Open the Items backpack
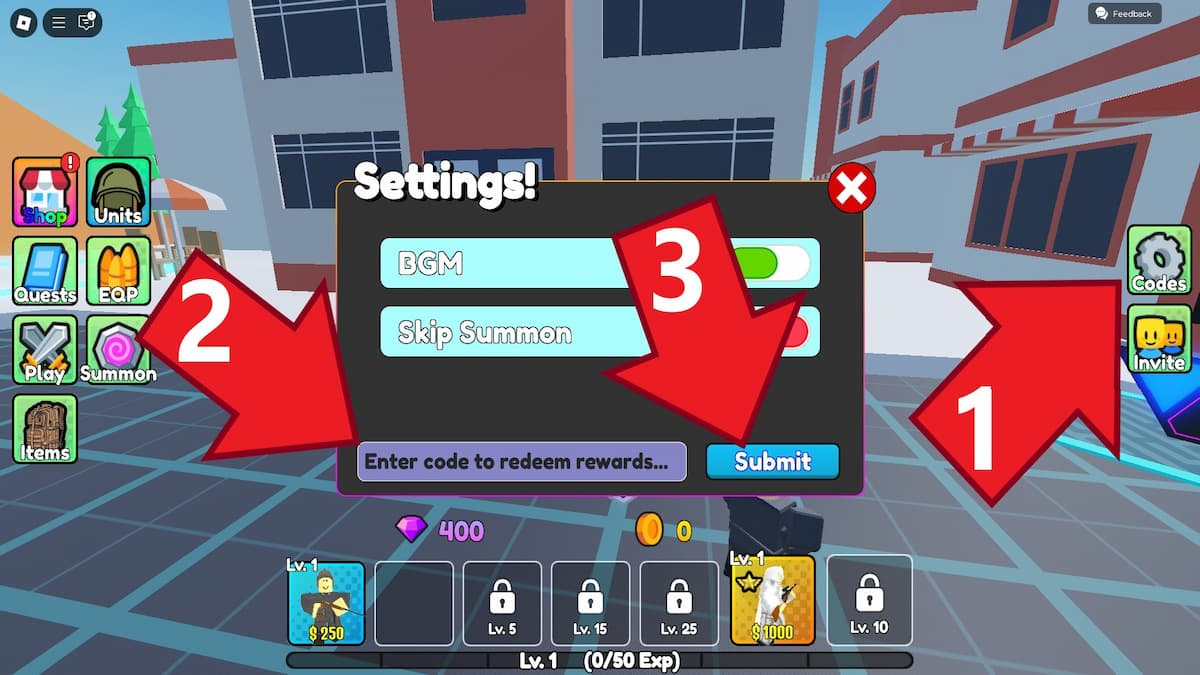 (44, 428)
